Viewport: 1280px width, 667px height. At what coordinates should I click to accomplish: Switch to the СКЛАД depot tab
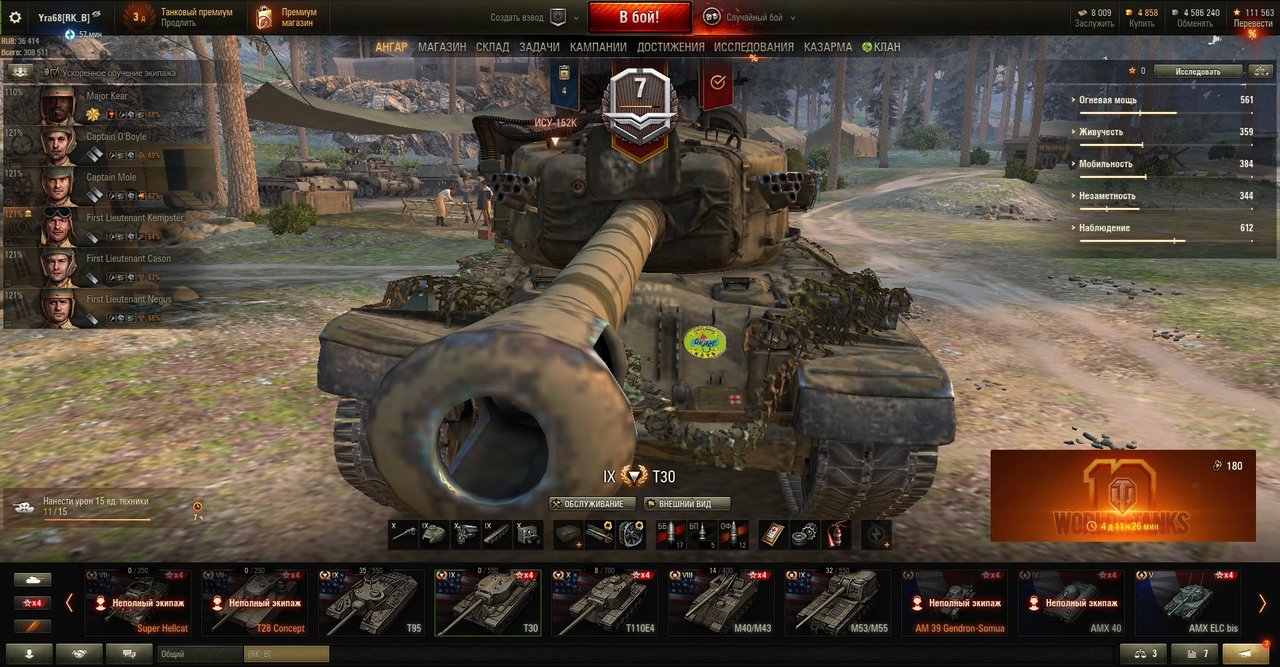492,47
